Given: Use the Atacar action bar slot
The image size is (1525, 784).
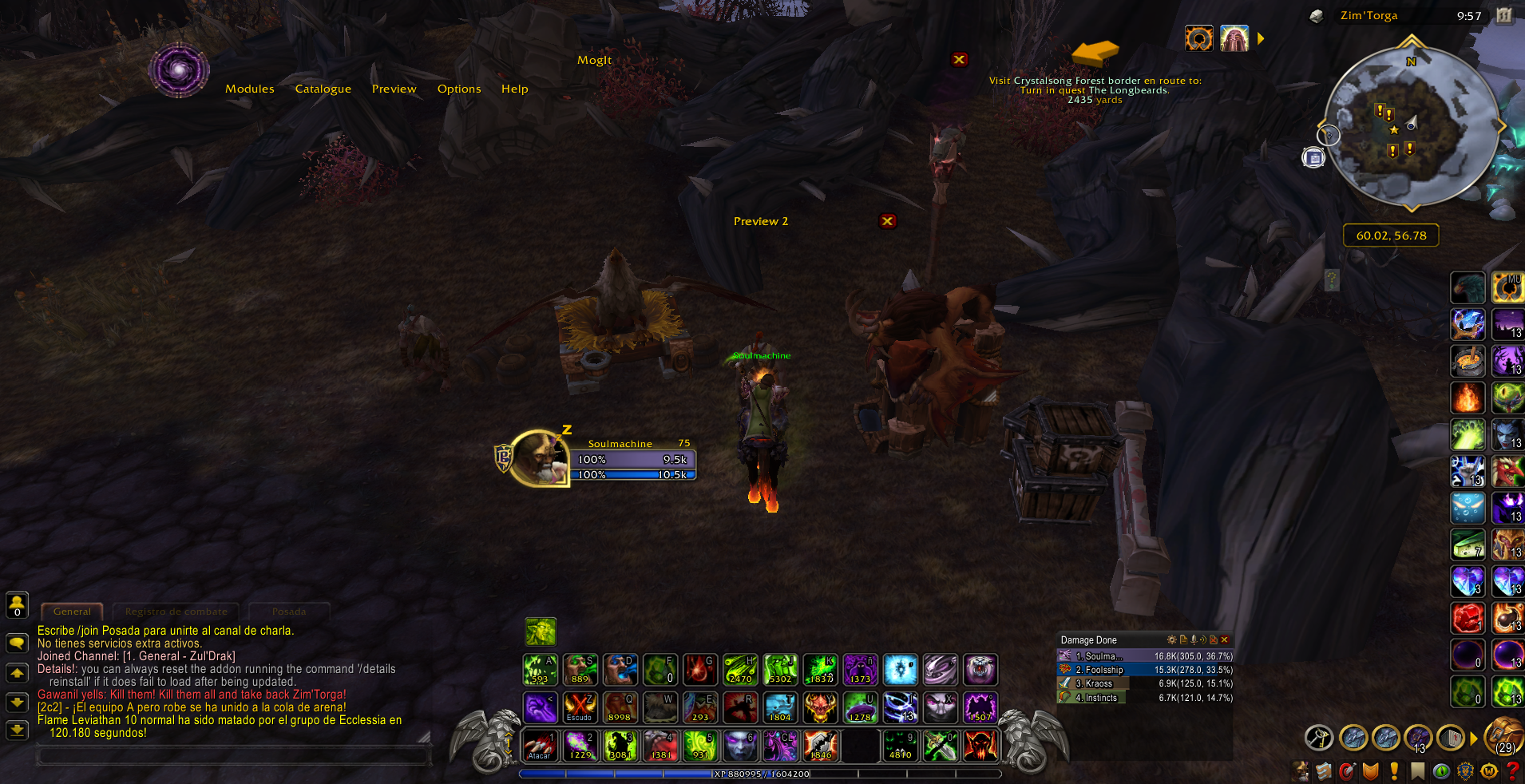Looking at the screenshot, I should pos(540,746).
